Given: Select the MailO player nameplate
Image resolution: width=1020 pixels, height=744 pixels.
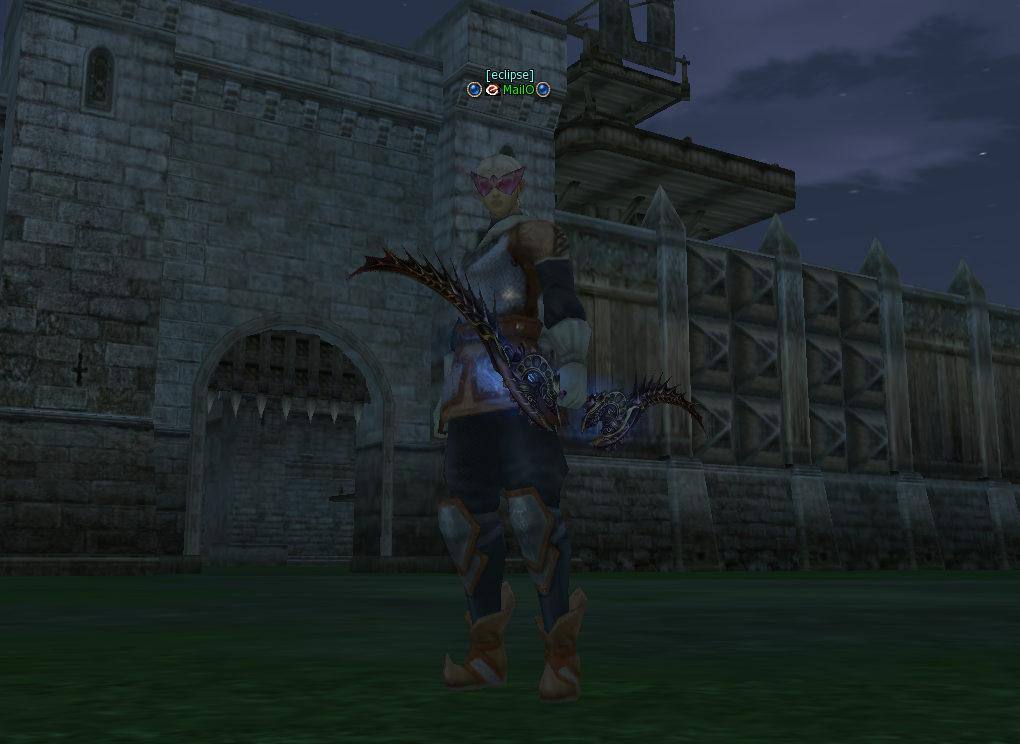Looking at the screenshot, I should (518, 90).
